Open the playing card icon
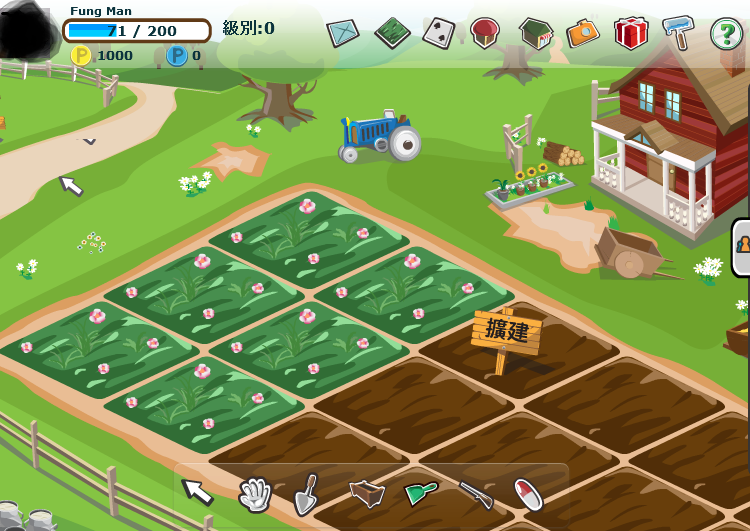This screenshot has width=750, height=531. tap(438, 33)
